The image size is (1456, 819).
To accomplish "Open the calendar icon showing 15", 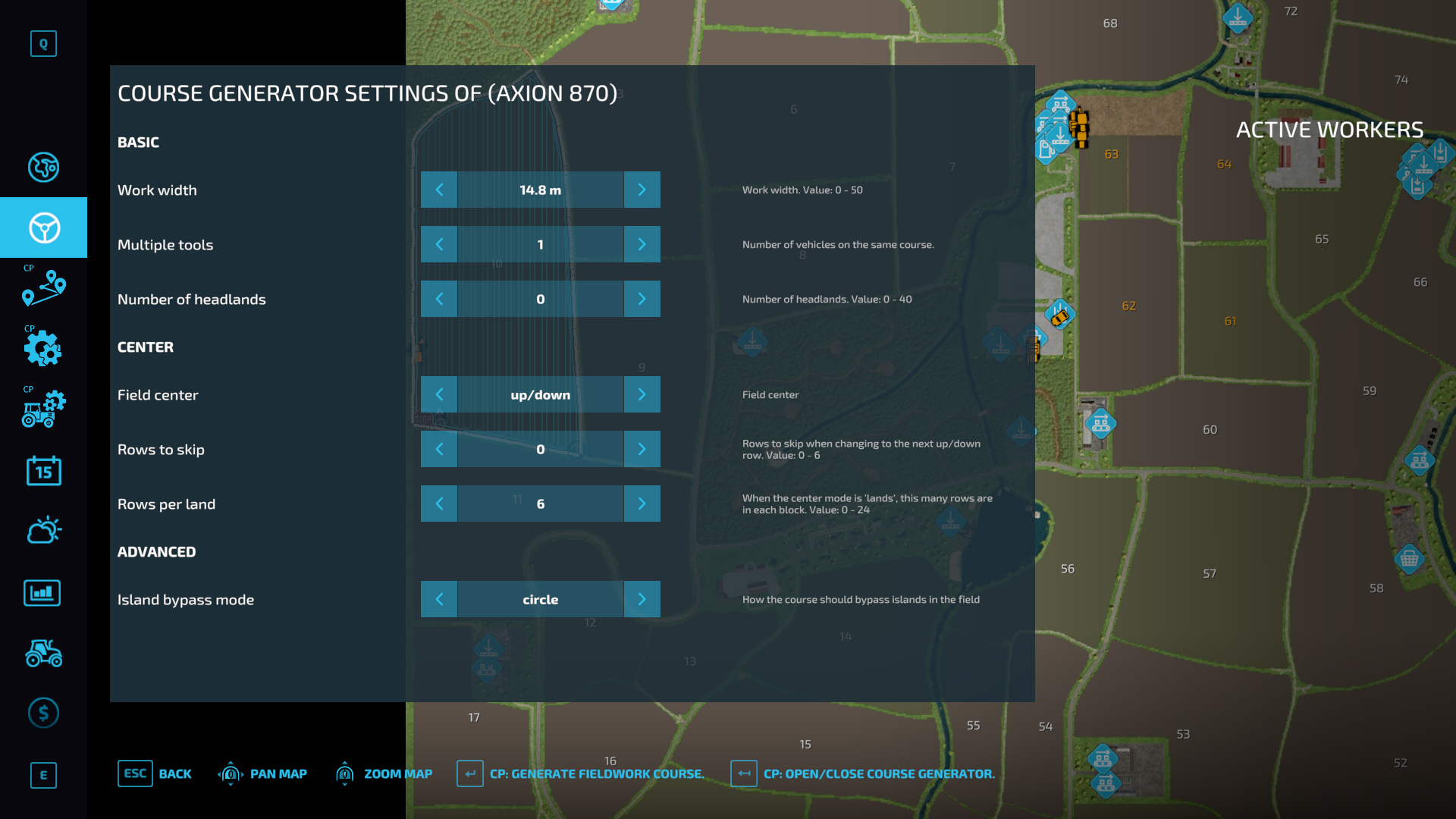I will click(43, 471).
